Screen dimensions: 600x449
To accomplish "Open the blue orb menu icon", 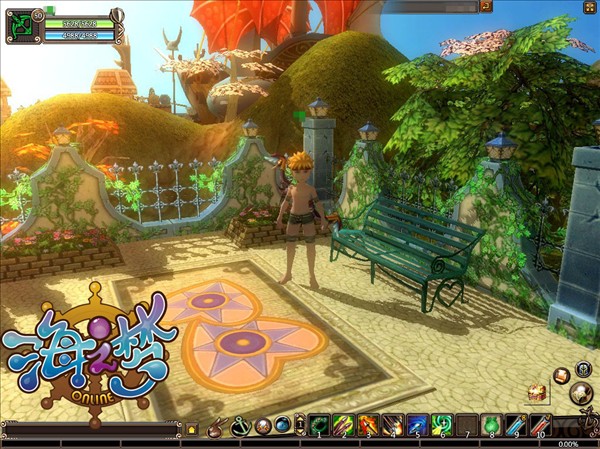I will (283, 426).
